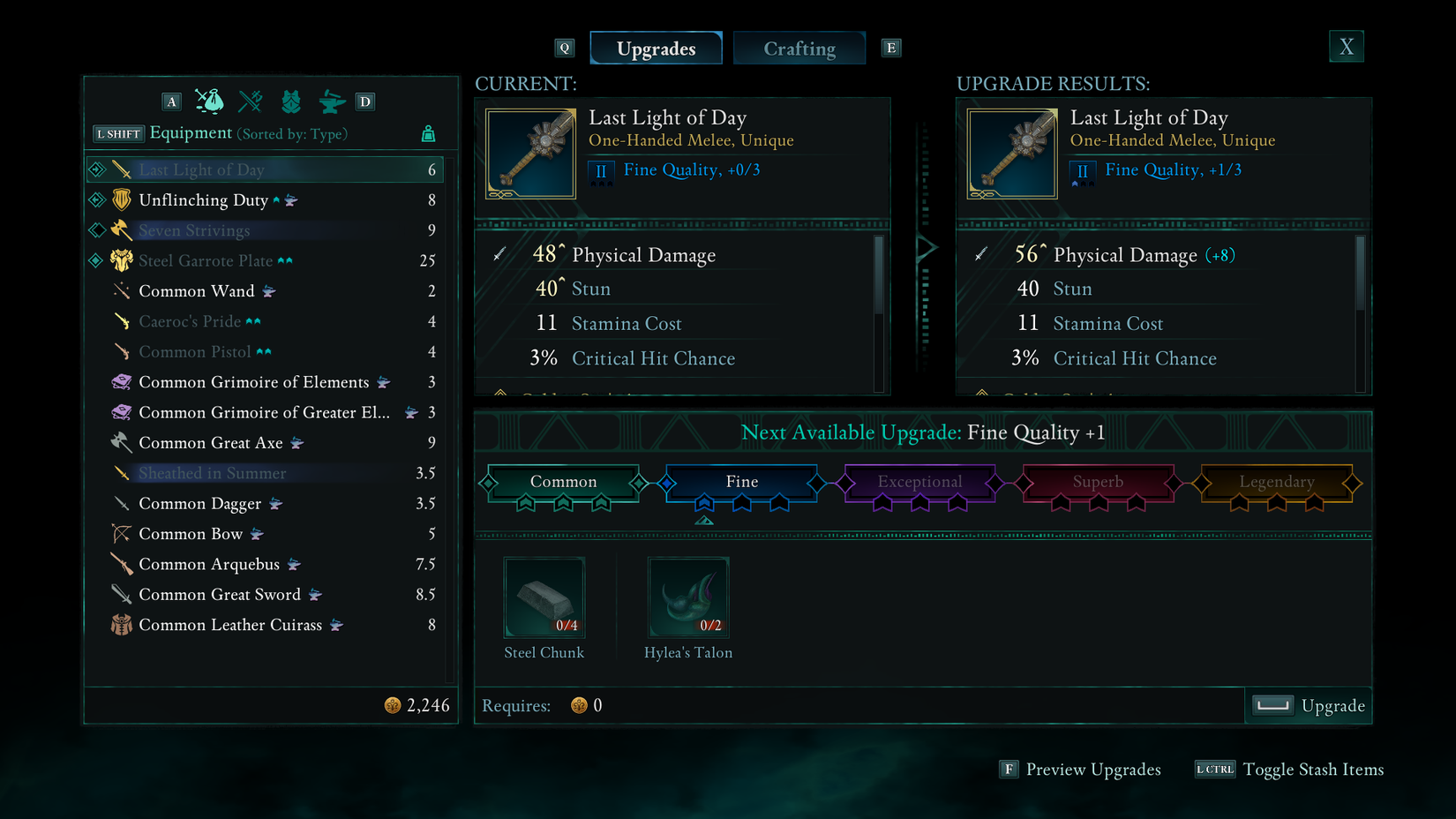Click the anvil crafting filter icon
The image size is (1456, 819).
(x=331, y=101)
